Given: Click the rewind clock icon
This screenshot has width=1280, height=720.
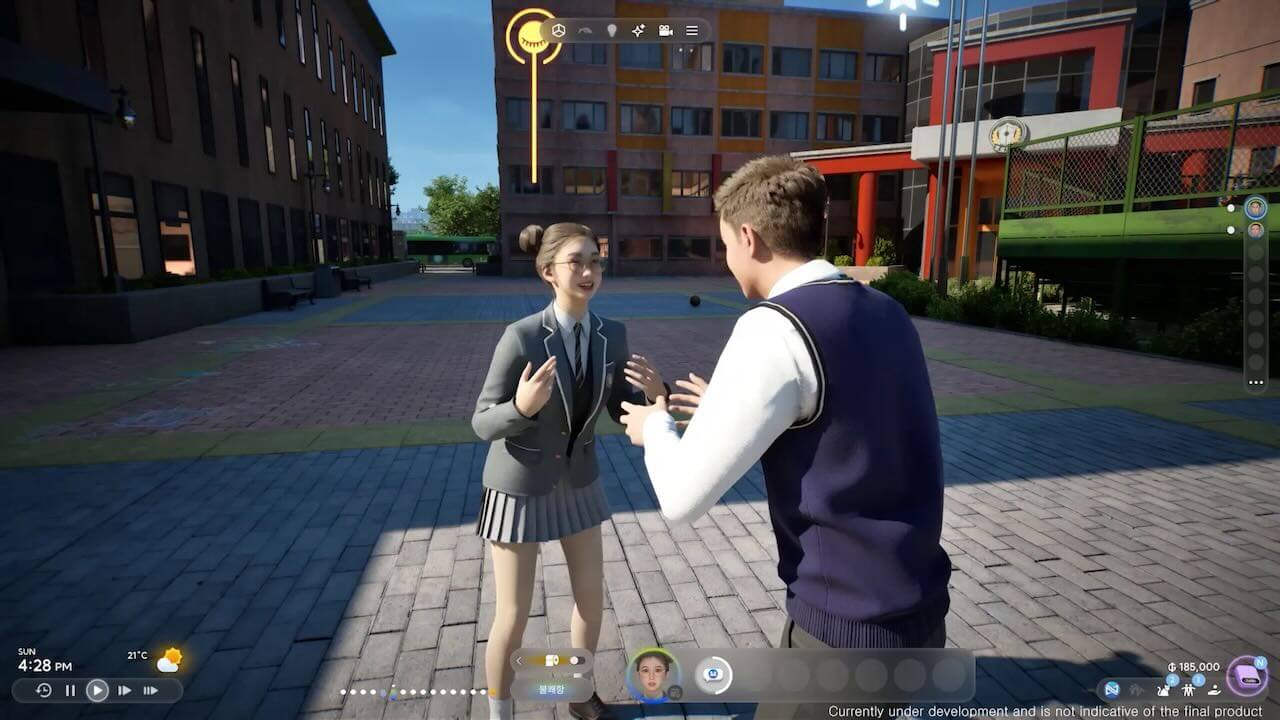Looking at the screenshot, I should click(x=43, y=690).
